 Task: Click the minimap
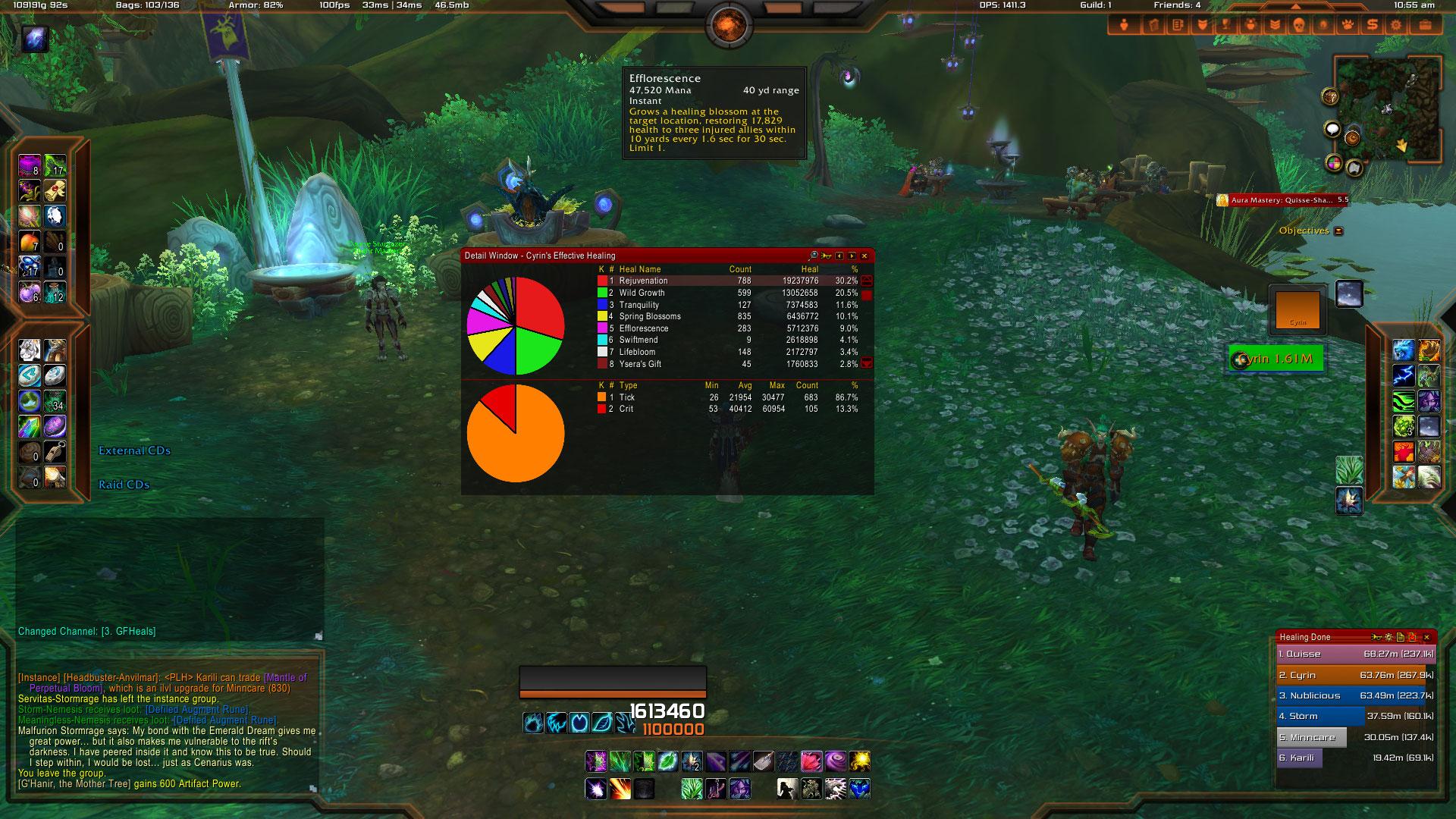[1388, 108]
